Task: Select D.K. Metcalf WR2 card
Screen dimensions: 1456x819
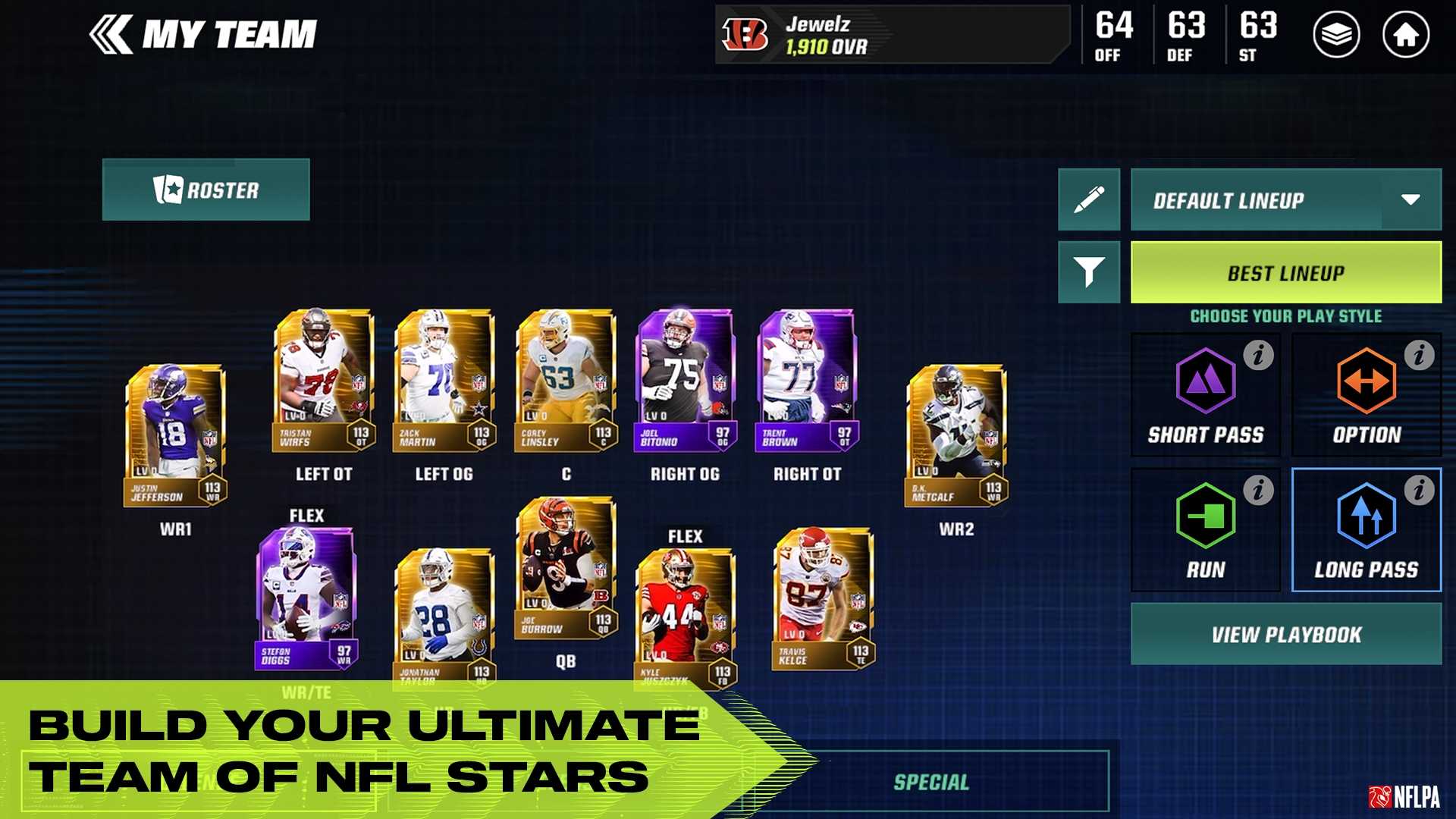Action: [x=956, y=435]
